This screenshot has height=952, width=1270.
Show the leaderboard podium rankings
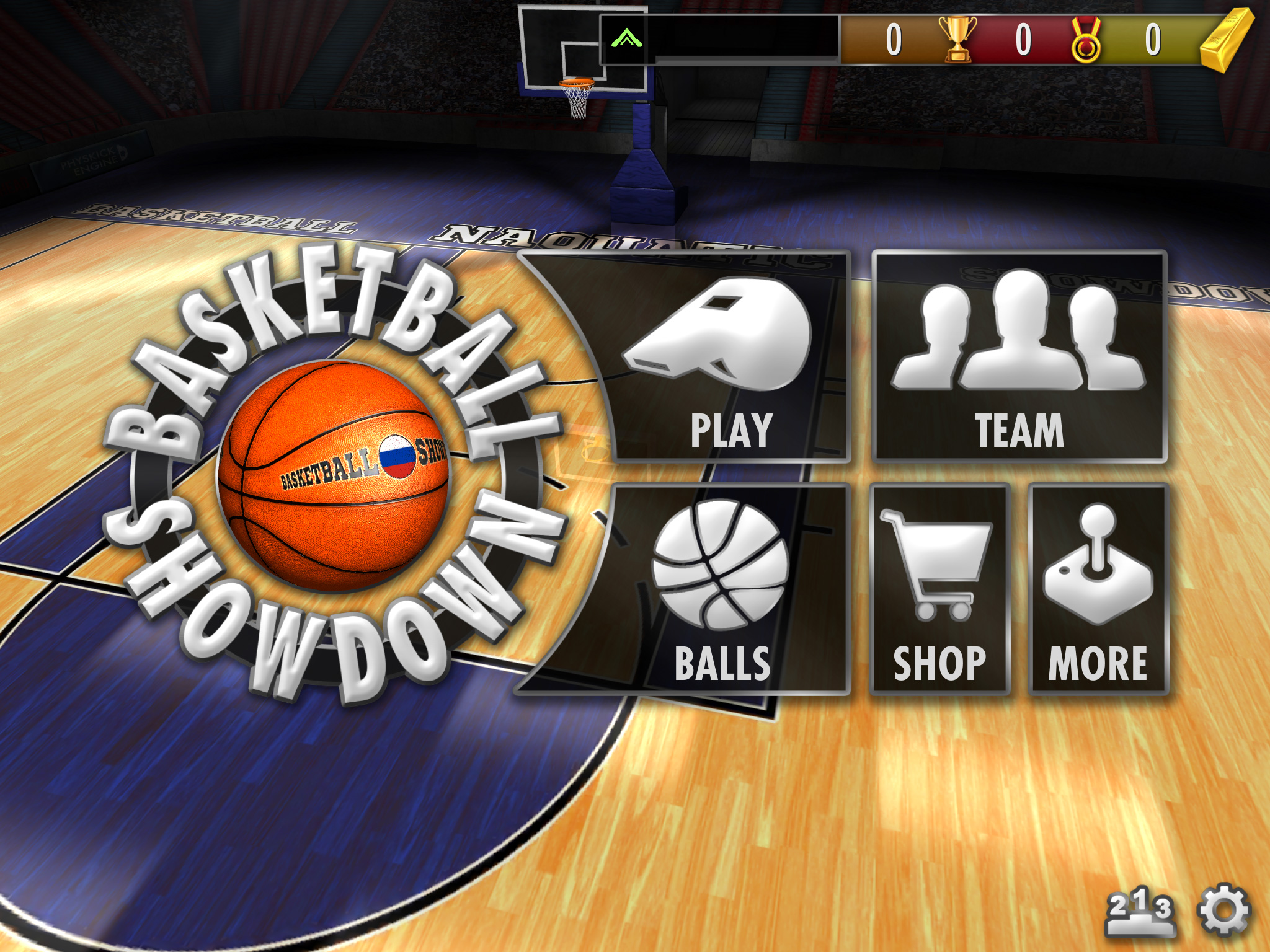1140,911
